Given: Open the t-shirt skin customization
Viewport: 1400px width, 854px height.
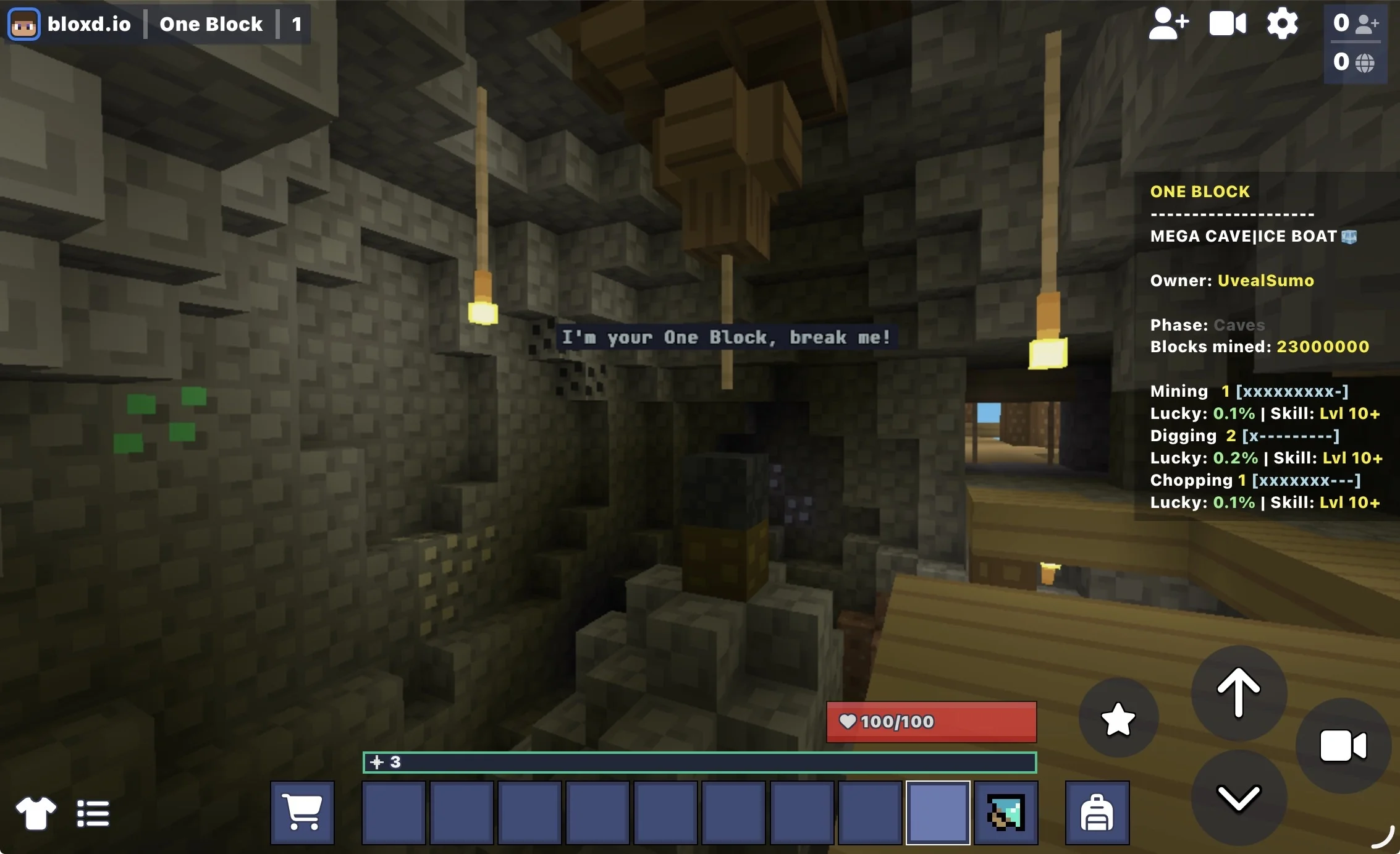Looking at the screenshot, I should (x=36, y=813).
